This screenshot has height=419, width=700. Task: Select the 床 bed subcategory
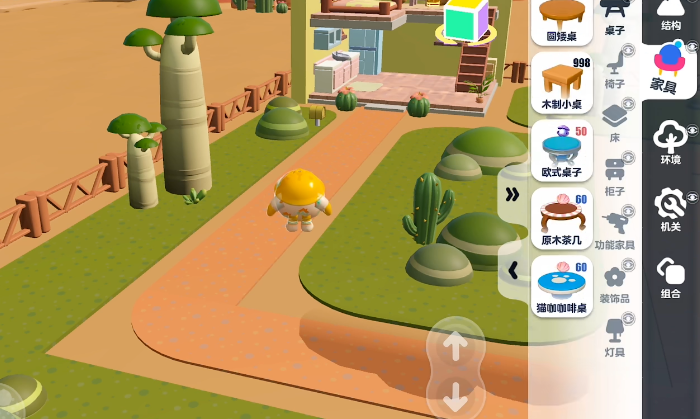pyautogui.click(x=615, y=123)
